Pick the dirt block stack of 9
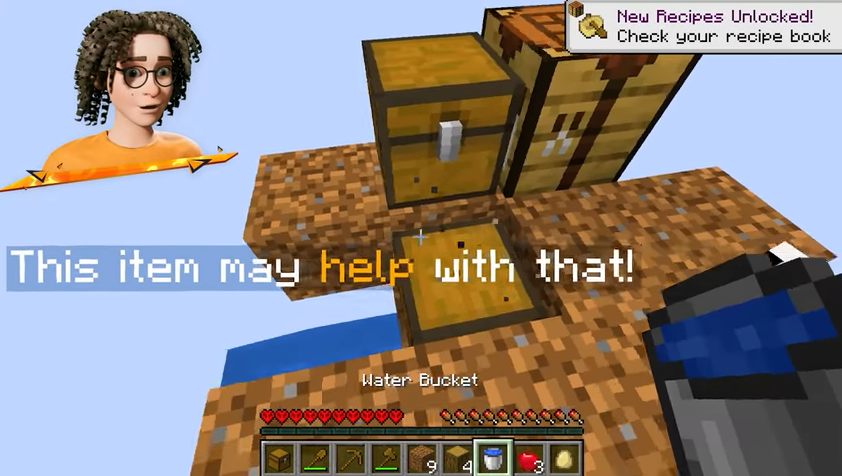The image size is (842, 476). pyautogui.click(x=422, y=460)
